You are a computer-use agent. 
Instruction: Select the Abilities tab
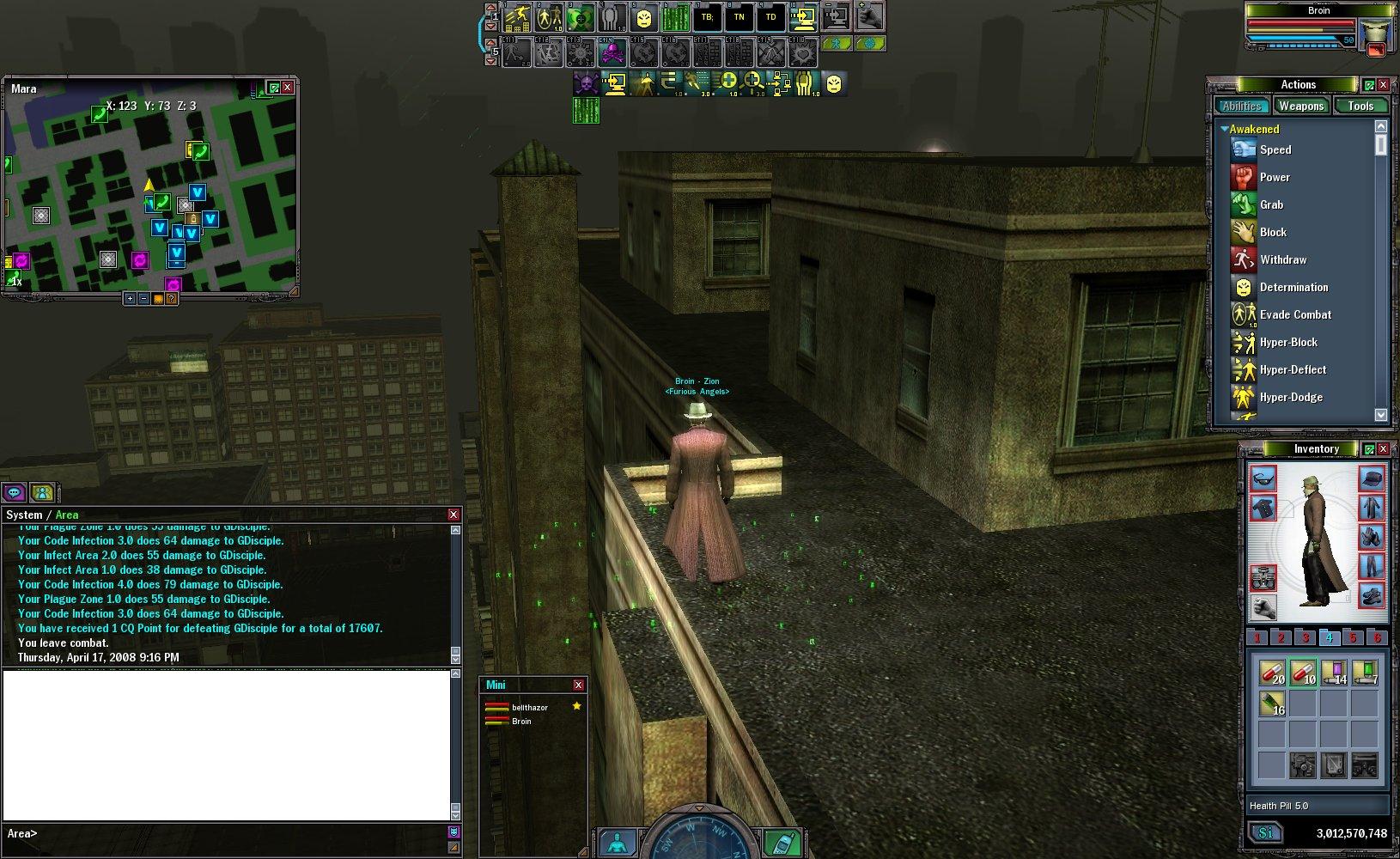pos(1242,106)
